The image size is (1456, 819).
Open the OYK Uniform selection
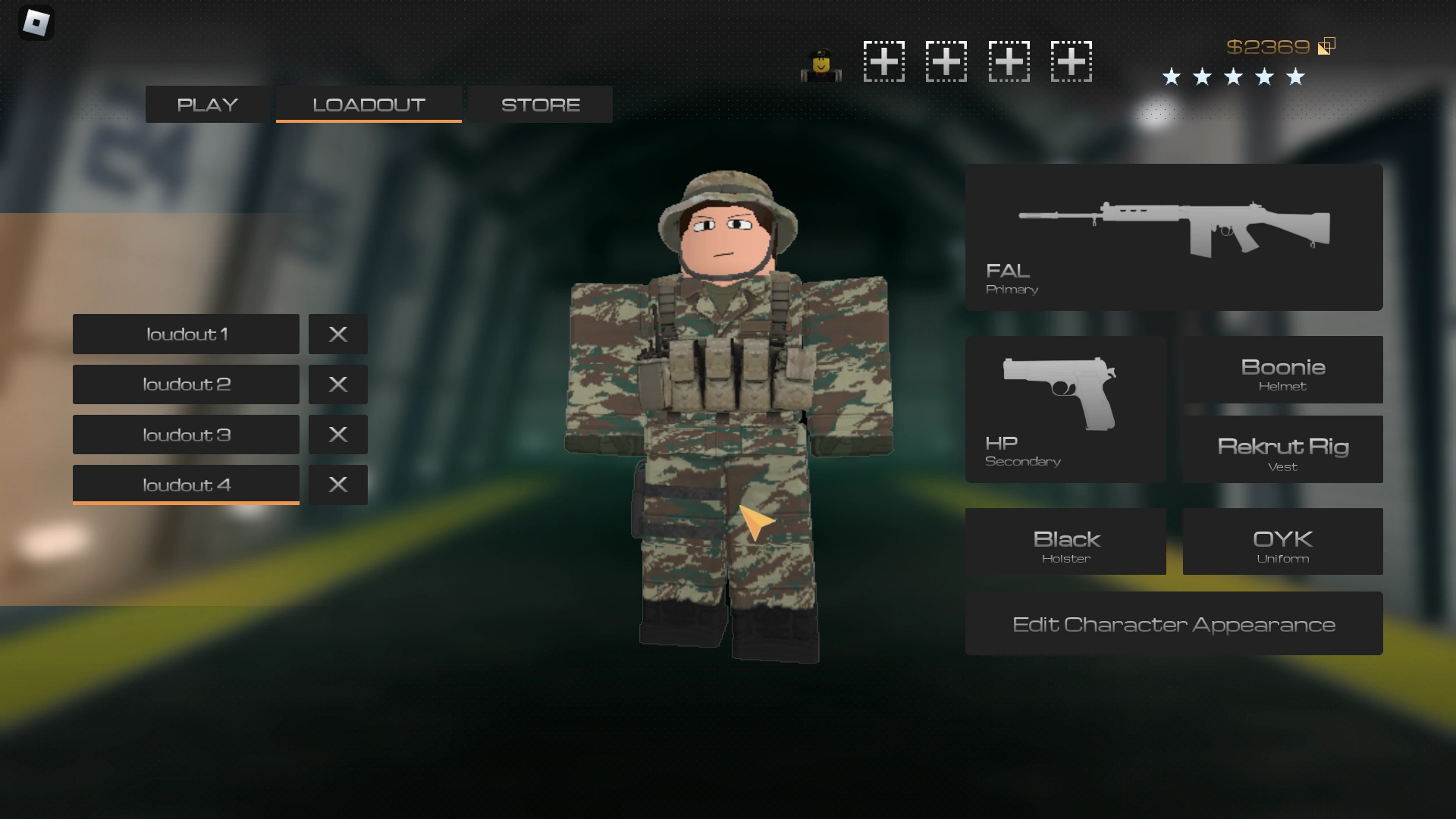tap(1281, 541)
